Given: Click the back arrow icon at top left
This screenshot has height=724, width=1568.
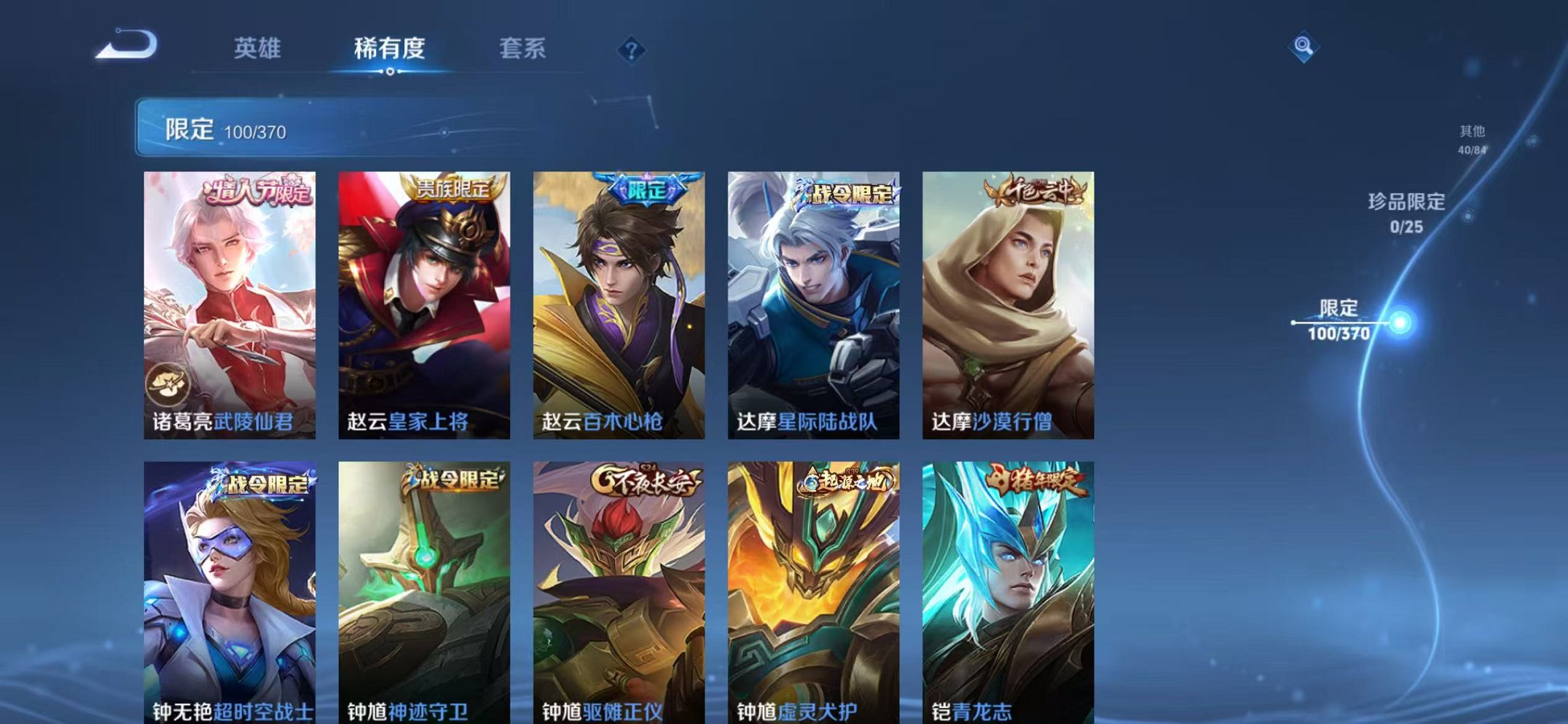Looking at the screenshot, I should (125, 45).
